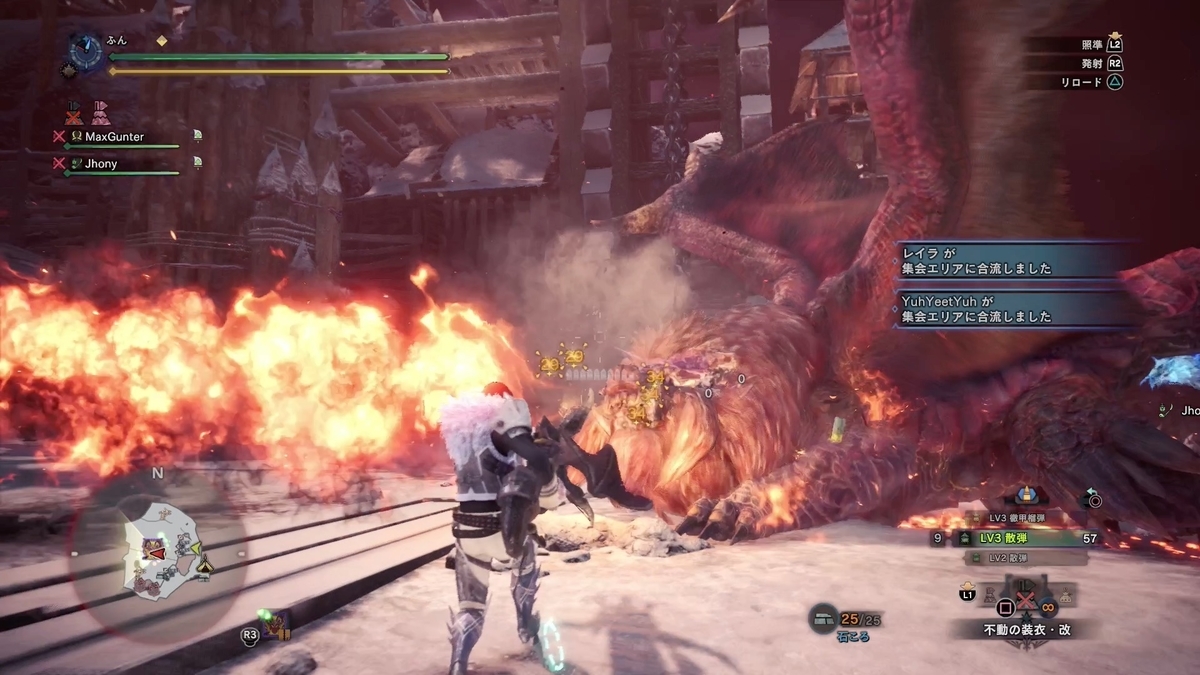Select the target monster icon beside the minimap

pos(272,626)
